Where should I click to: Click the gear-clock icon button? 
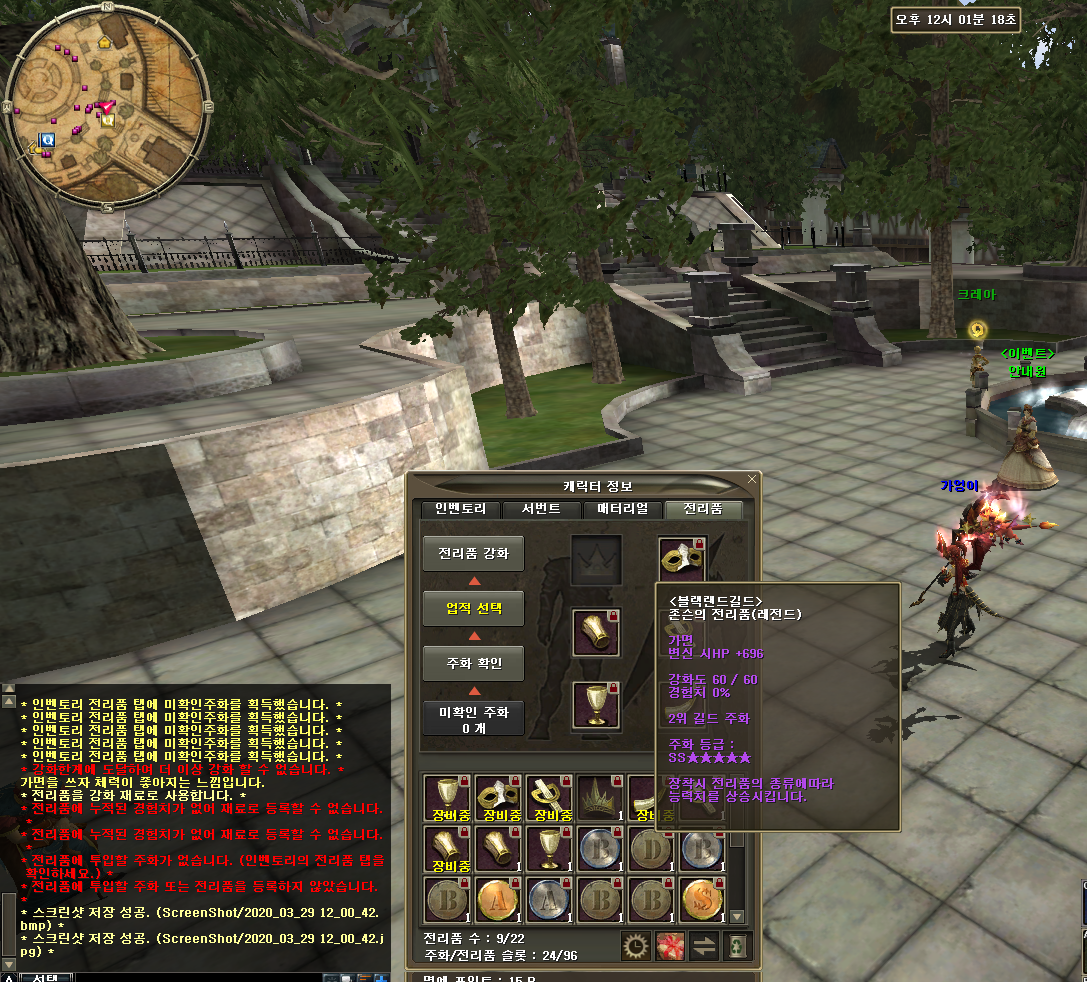tap(635, 946)
